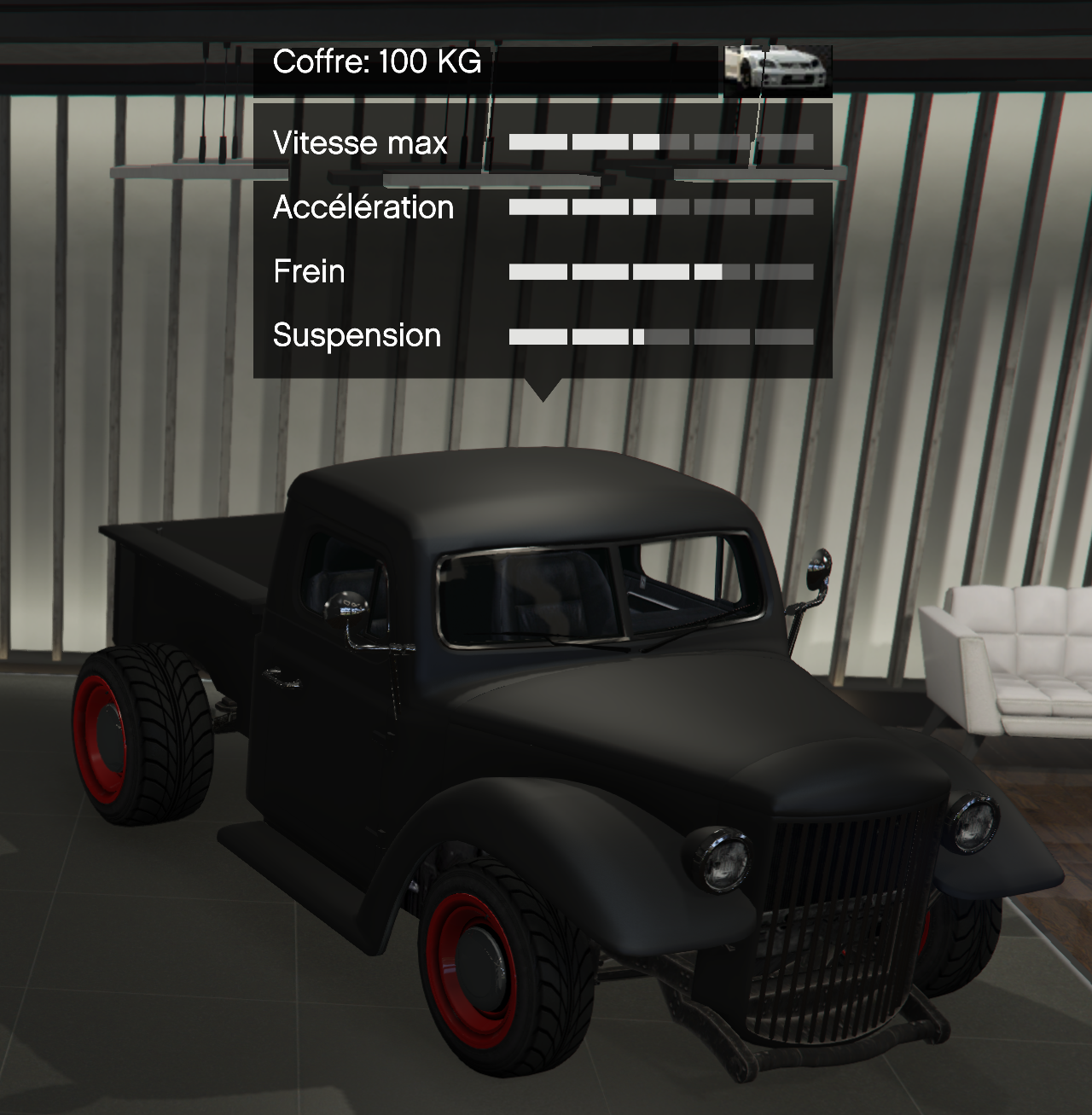Click the Frein performance bar
The image size is (1092, 1115).
[661, 271]
